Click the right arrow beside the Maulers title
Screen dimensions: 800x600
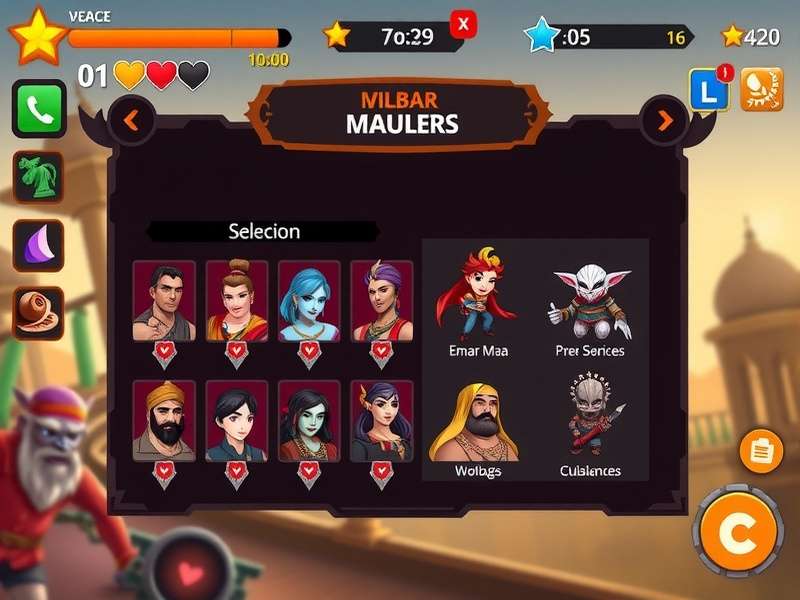(665, 121)
